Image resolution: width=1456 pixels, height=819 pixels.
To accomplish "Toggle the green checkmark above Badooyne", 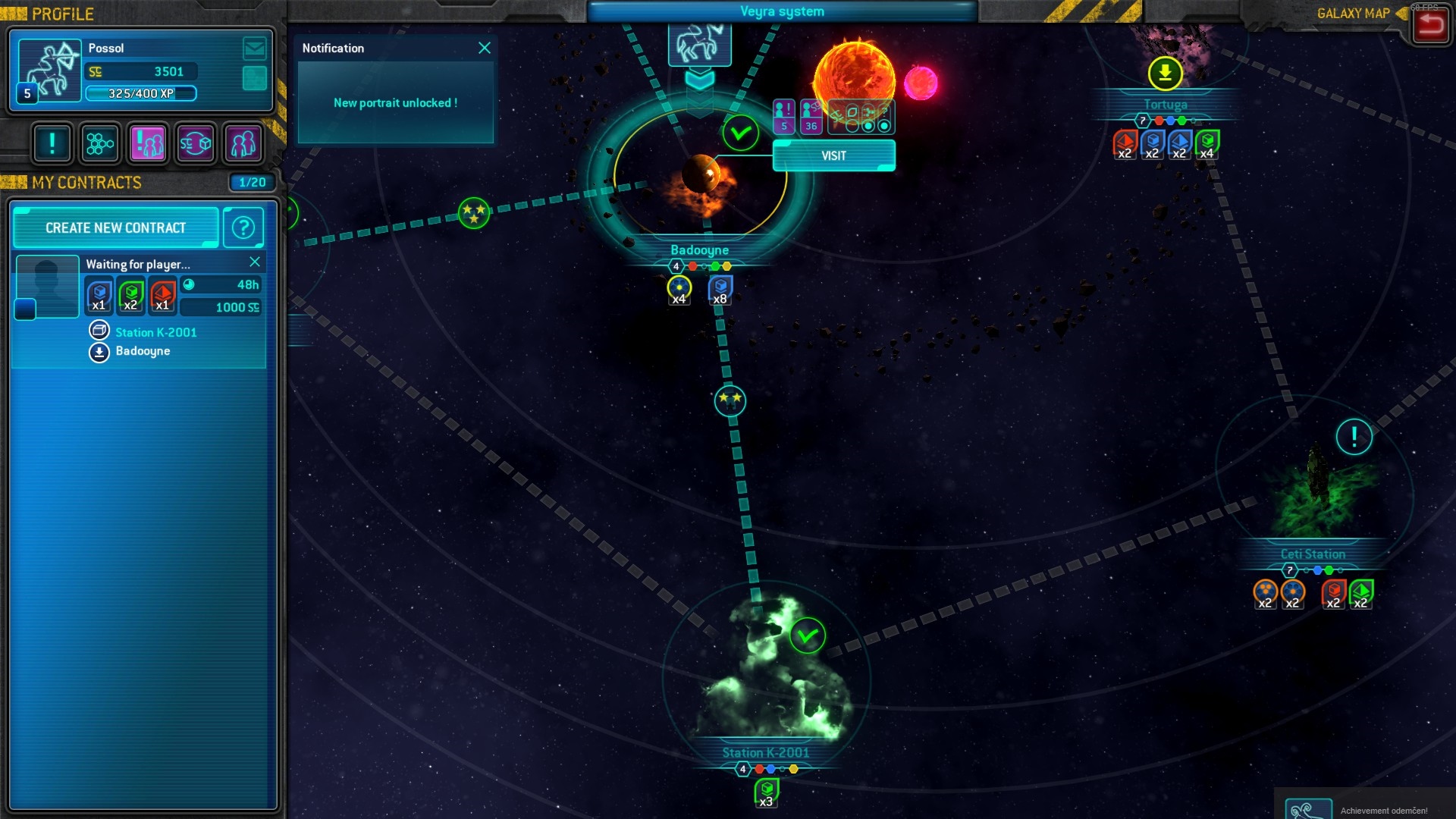I will point(741,133).
